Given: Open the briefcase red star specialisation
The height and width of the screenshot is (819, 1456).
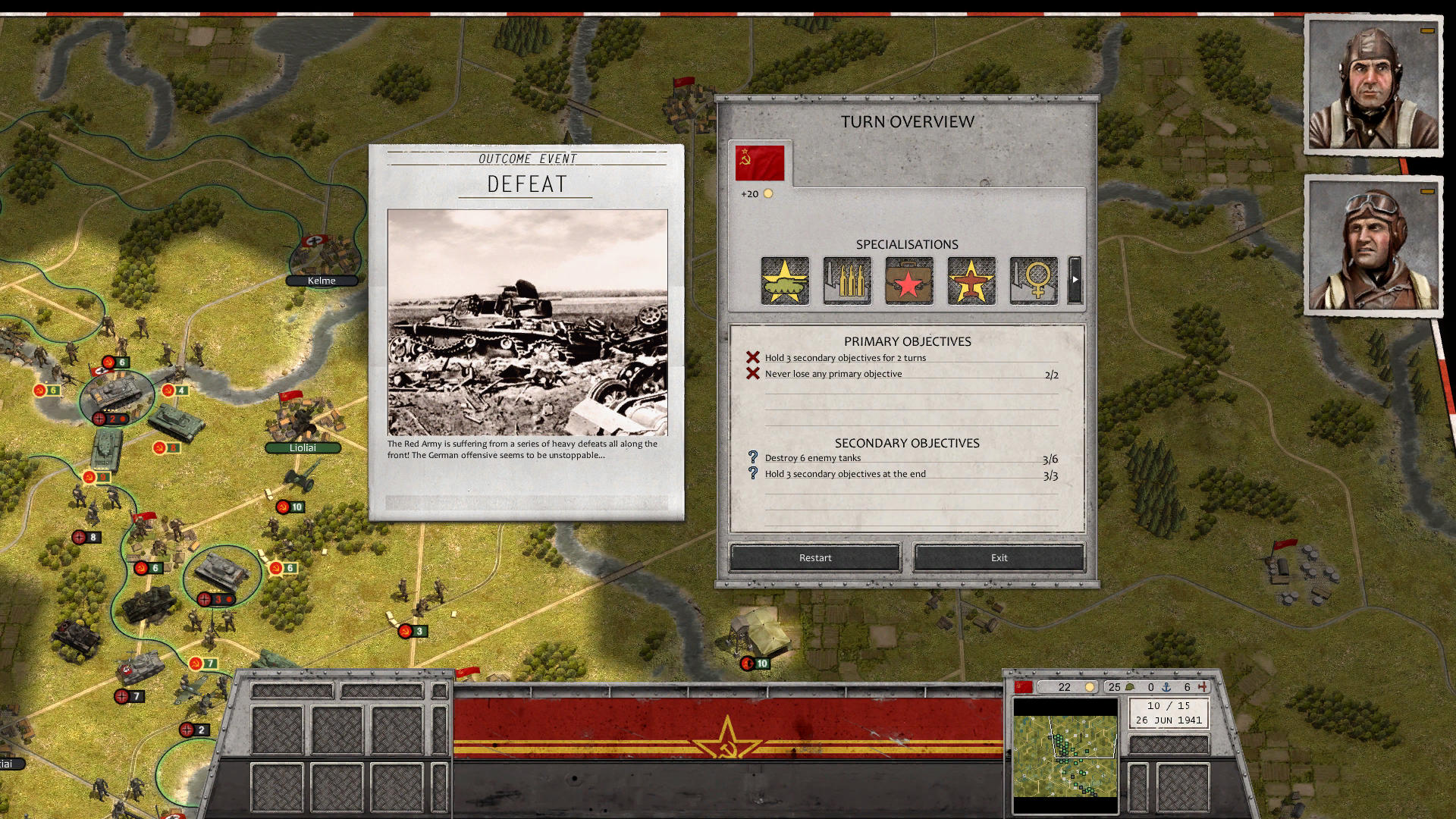Looking at the screenshot, I should (x=909, y=281).
